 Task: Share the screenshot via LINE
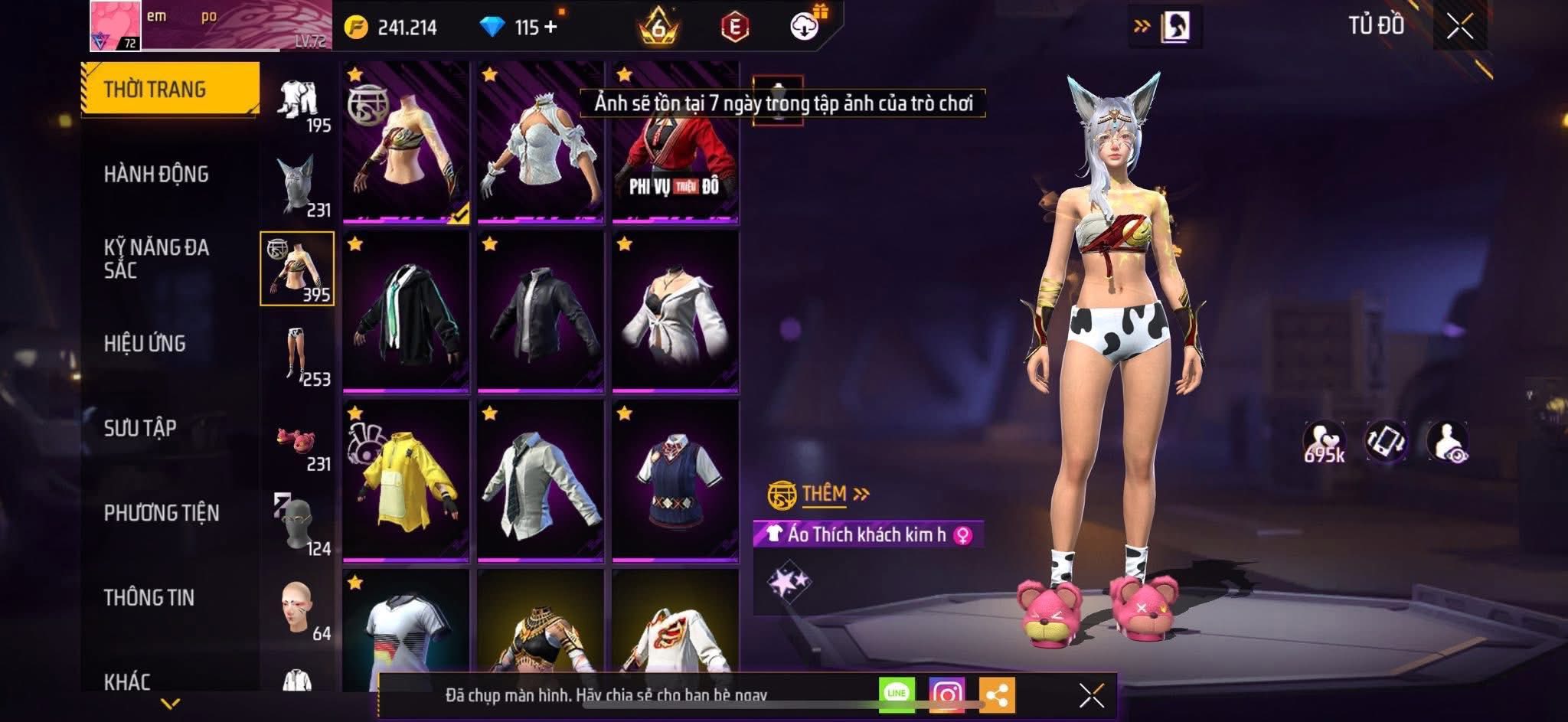click(x=897, y=694)
